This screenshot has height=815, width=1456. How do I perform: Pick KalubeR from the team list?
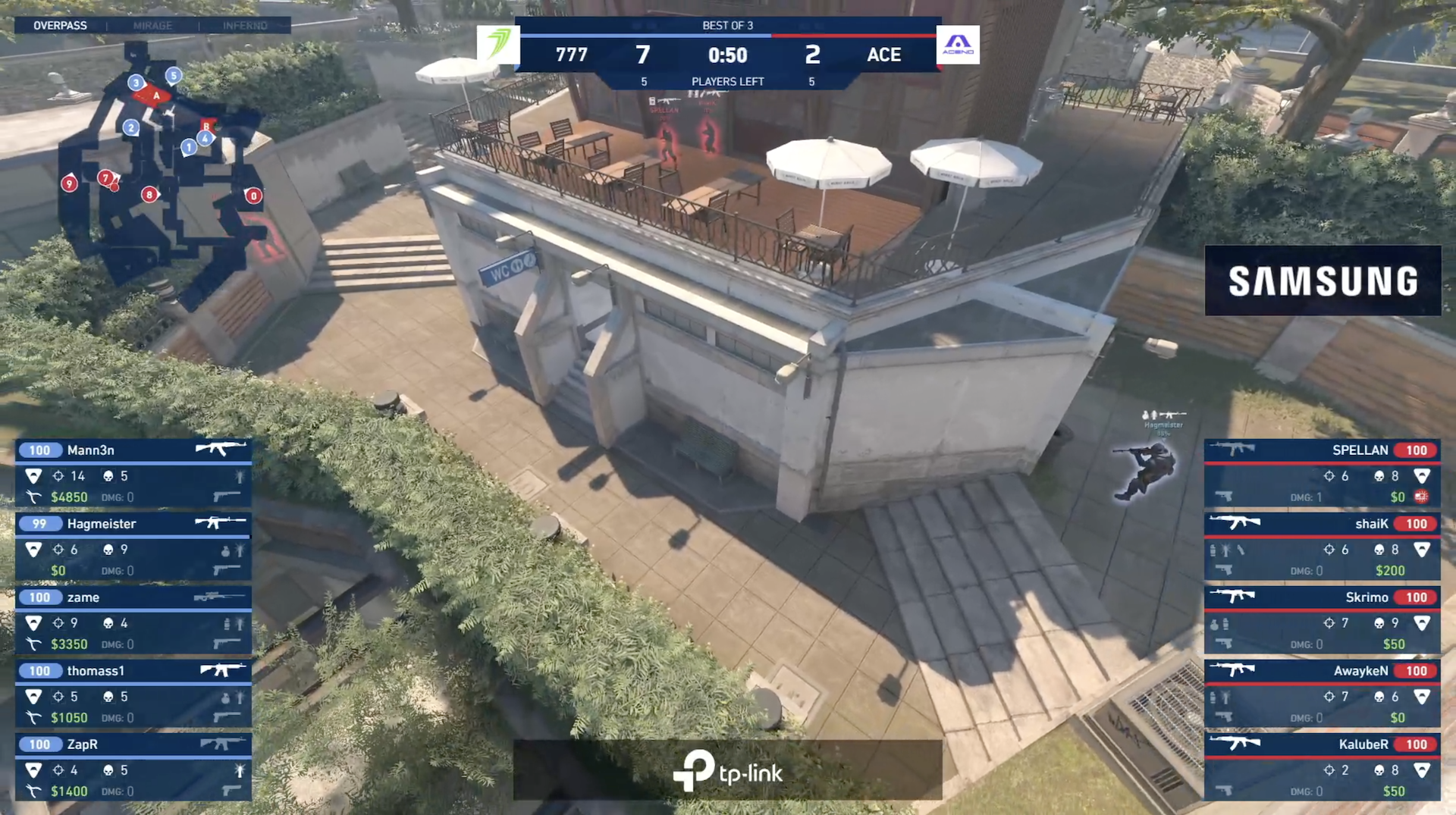coord(1322,766)
